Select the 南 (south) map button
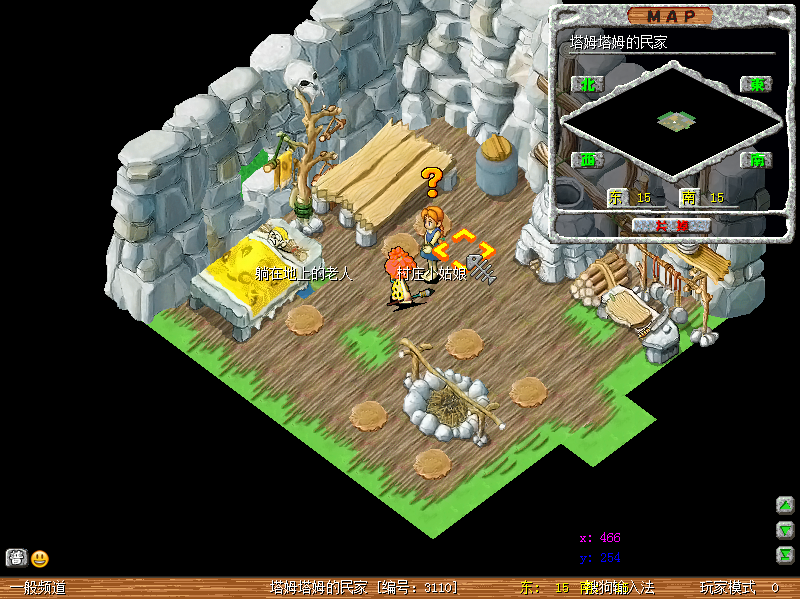 point(756,160)
